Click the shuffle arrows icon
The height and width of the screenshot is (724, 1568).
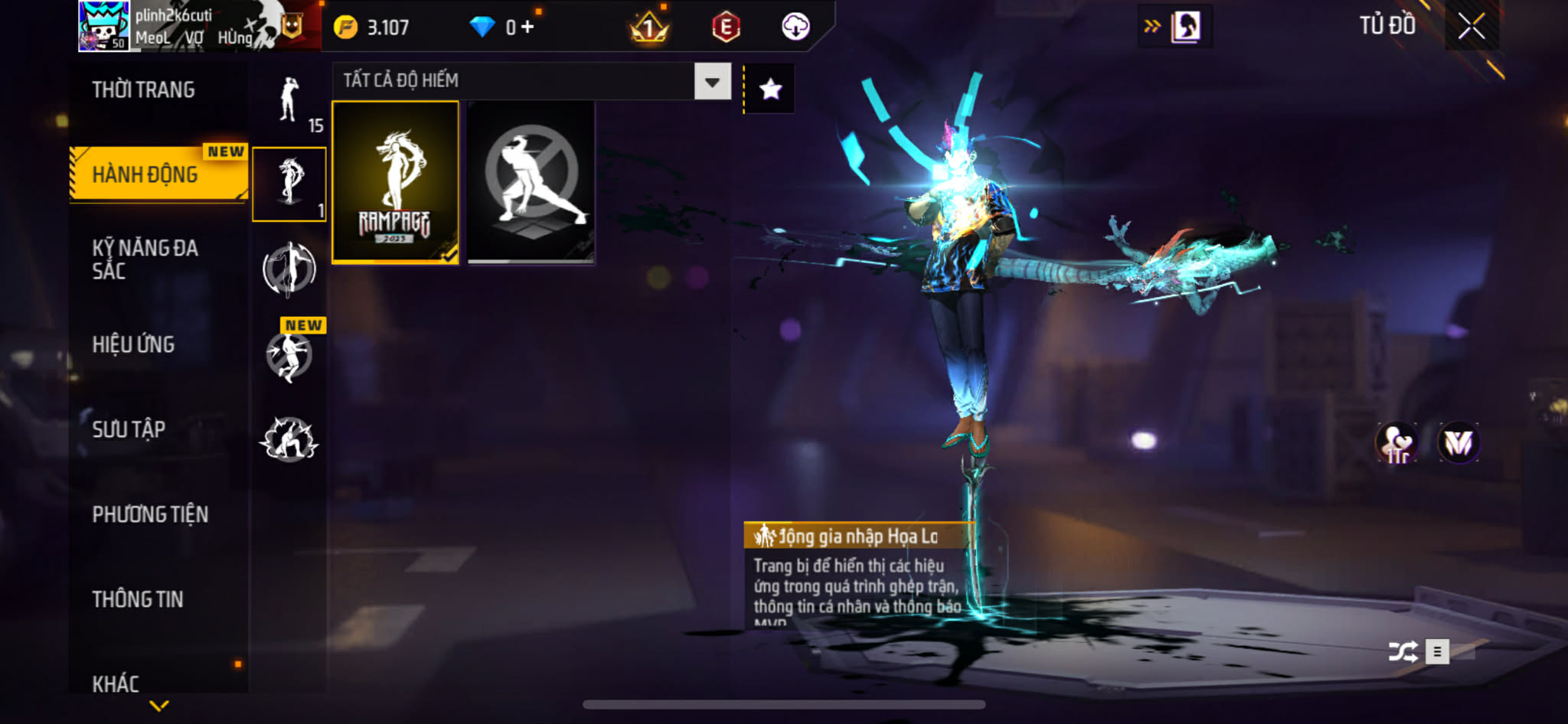tap(1403, 651)
